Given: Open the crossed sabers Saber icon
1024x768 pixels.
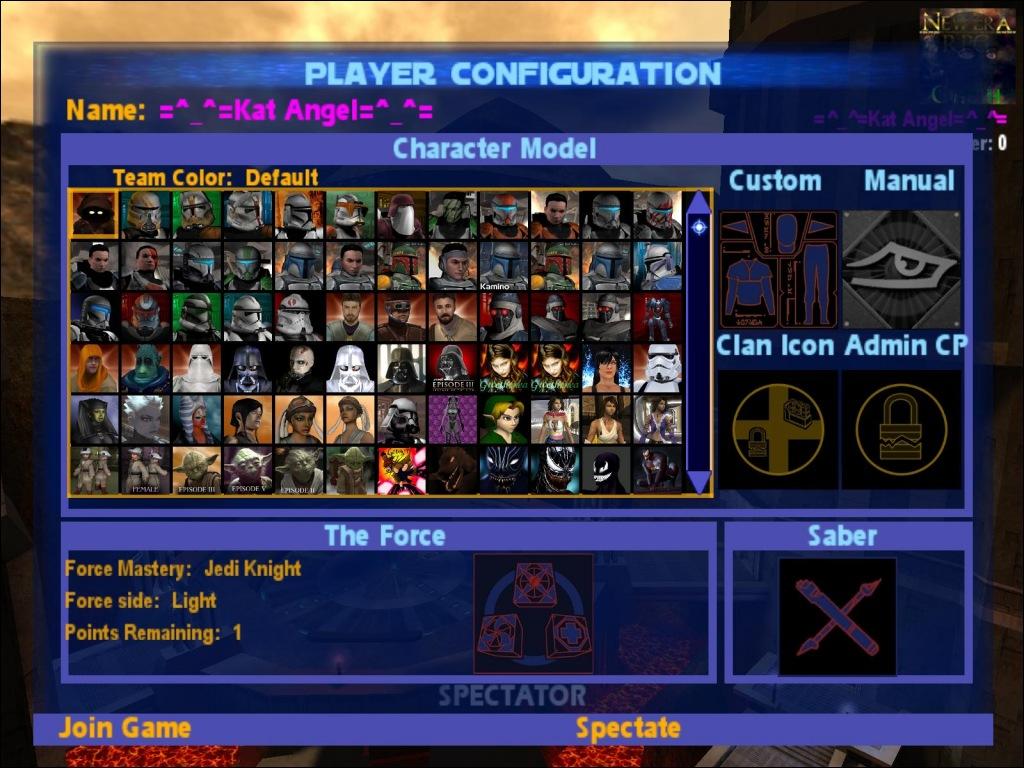Looking at the screenshot, I should pyautogui.click(x=837, y=615).
